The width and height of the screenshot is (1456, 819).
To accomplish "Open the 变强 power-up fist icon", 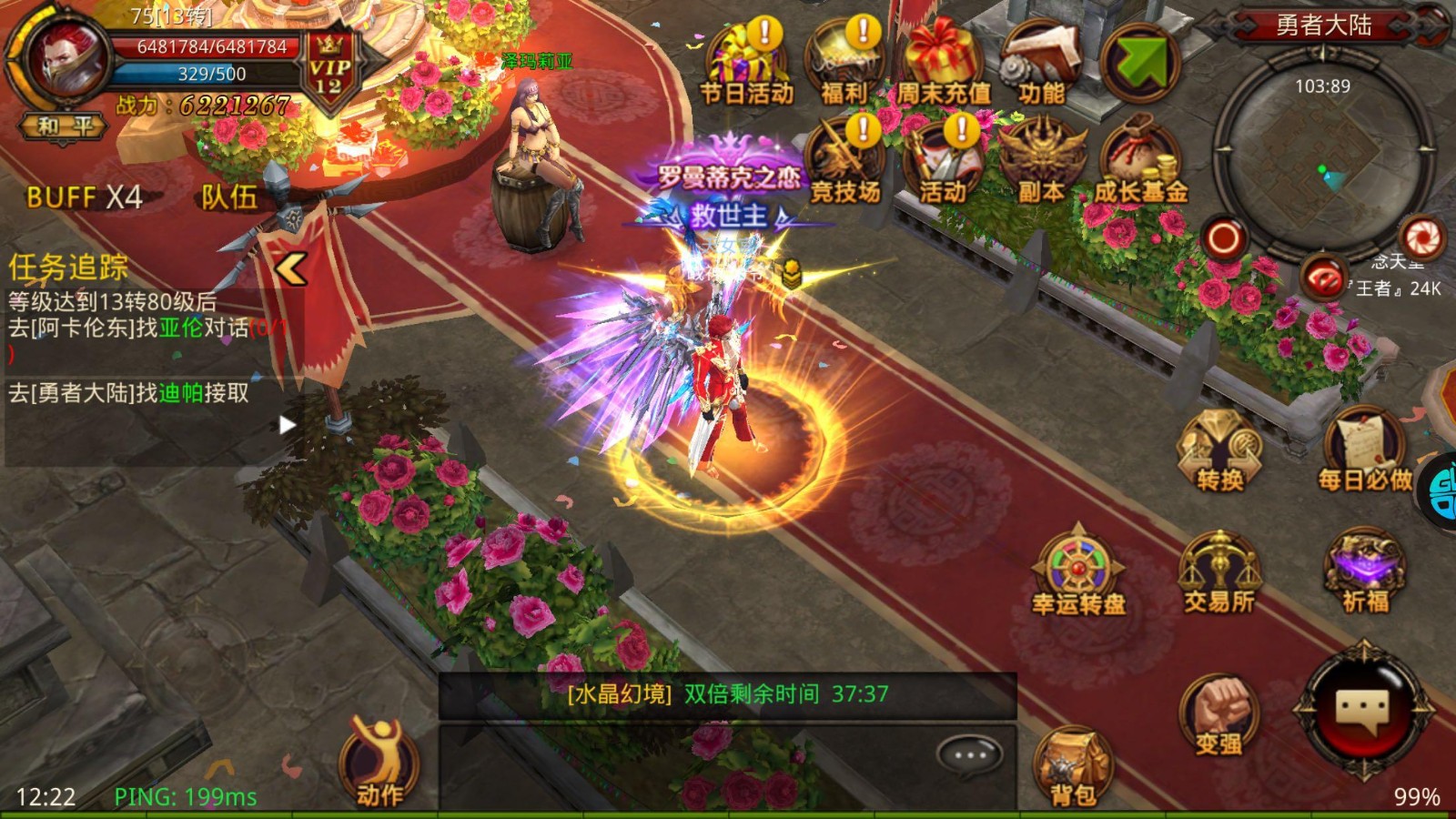I will pos(1219,717).
